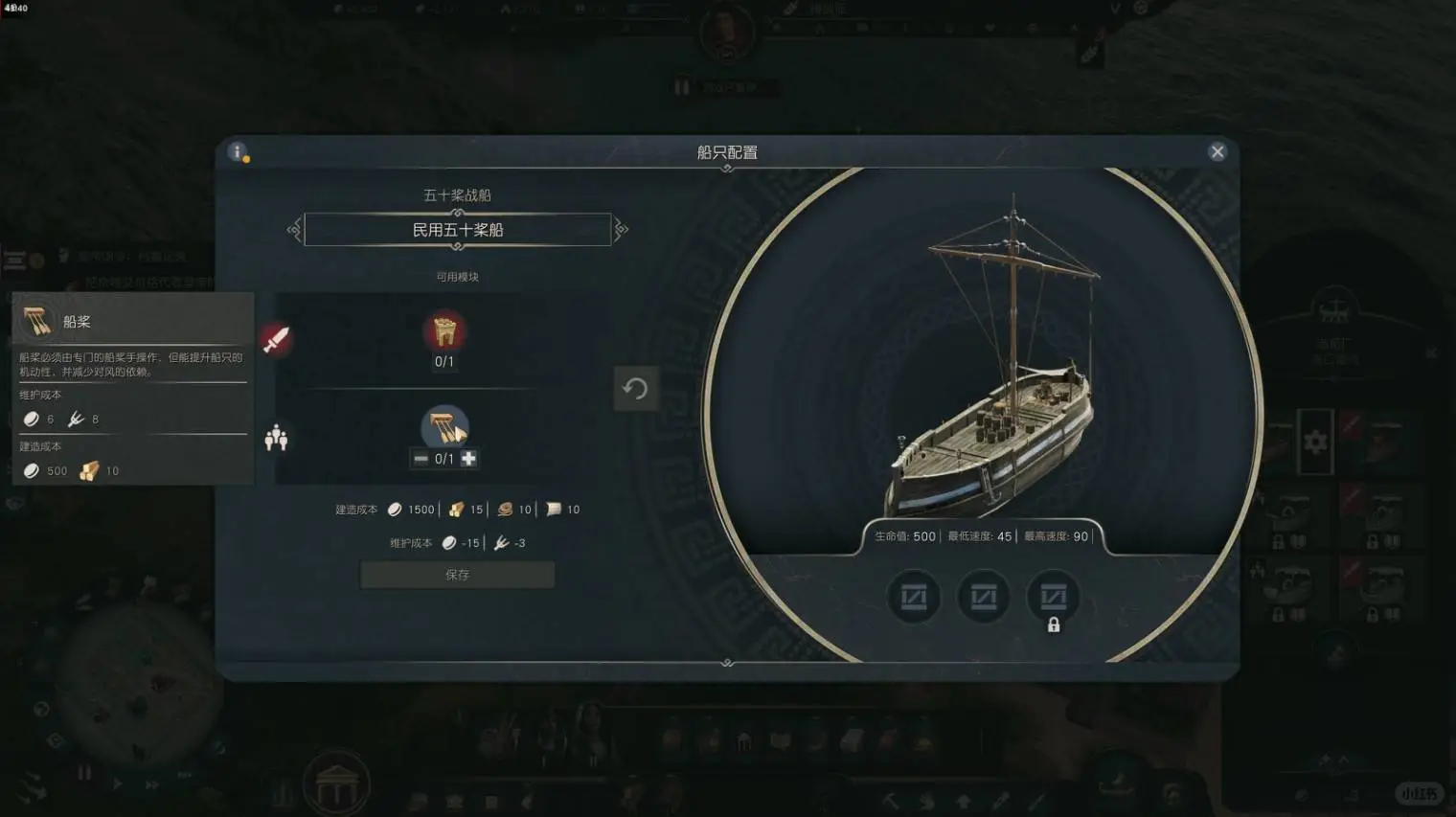Click the crew category icon beside oar row
The width and height of the screenshot is (1456, 817).
pos(278,437)
